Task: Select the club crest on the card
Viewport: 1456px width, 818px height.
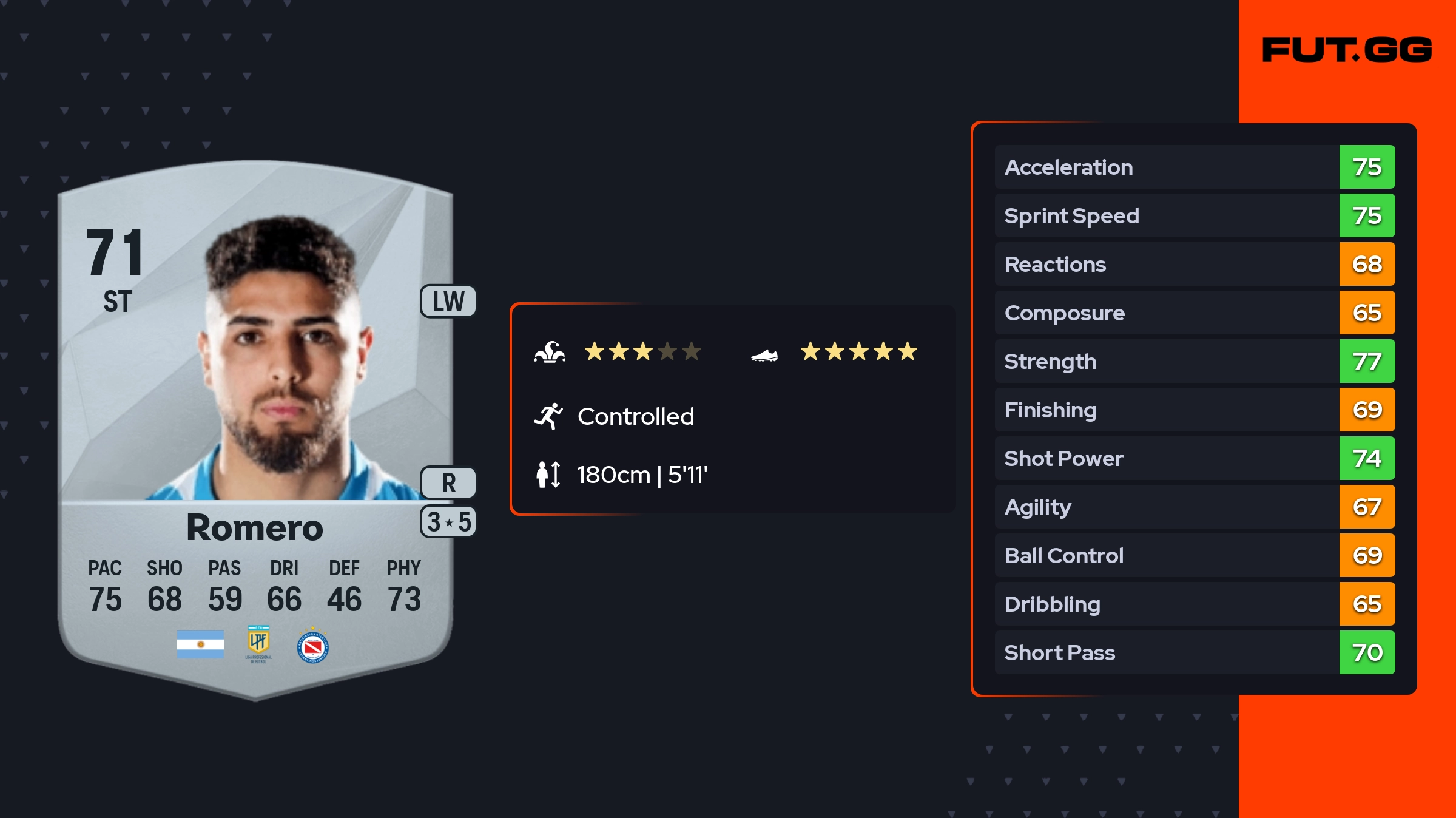Action: (x=313, y=647)
